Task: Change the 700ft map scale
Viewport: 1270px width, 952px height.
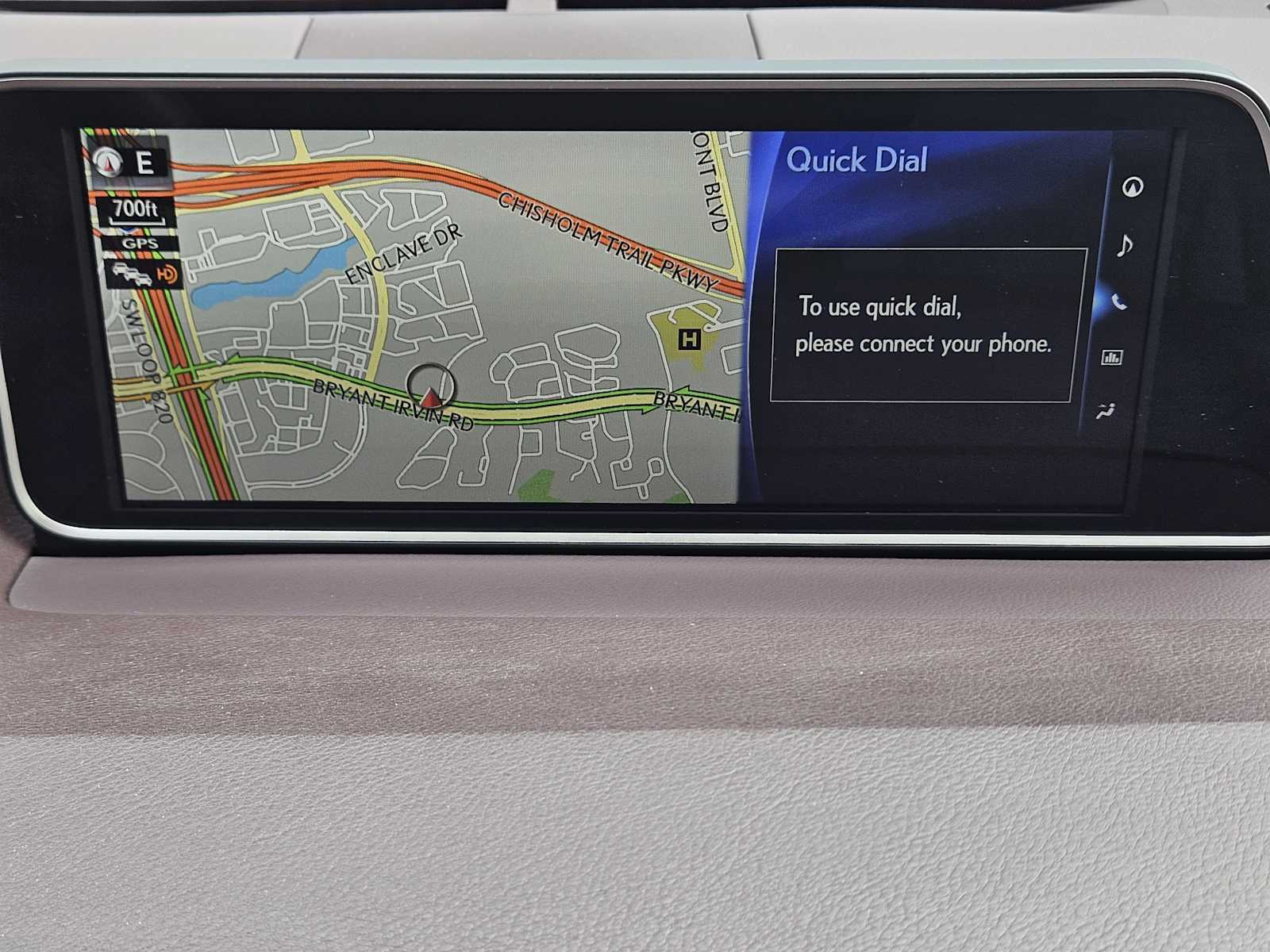Action: pos(135,211)
